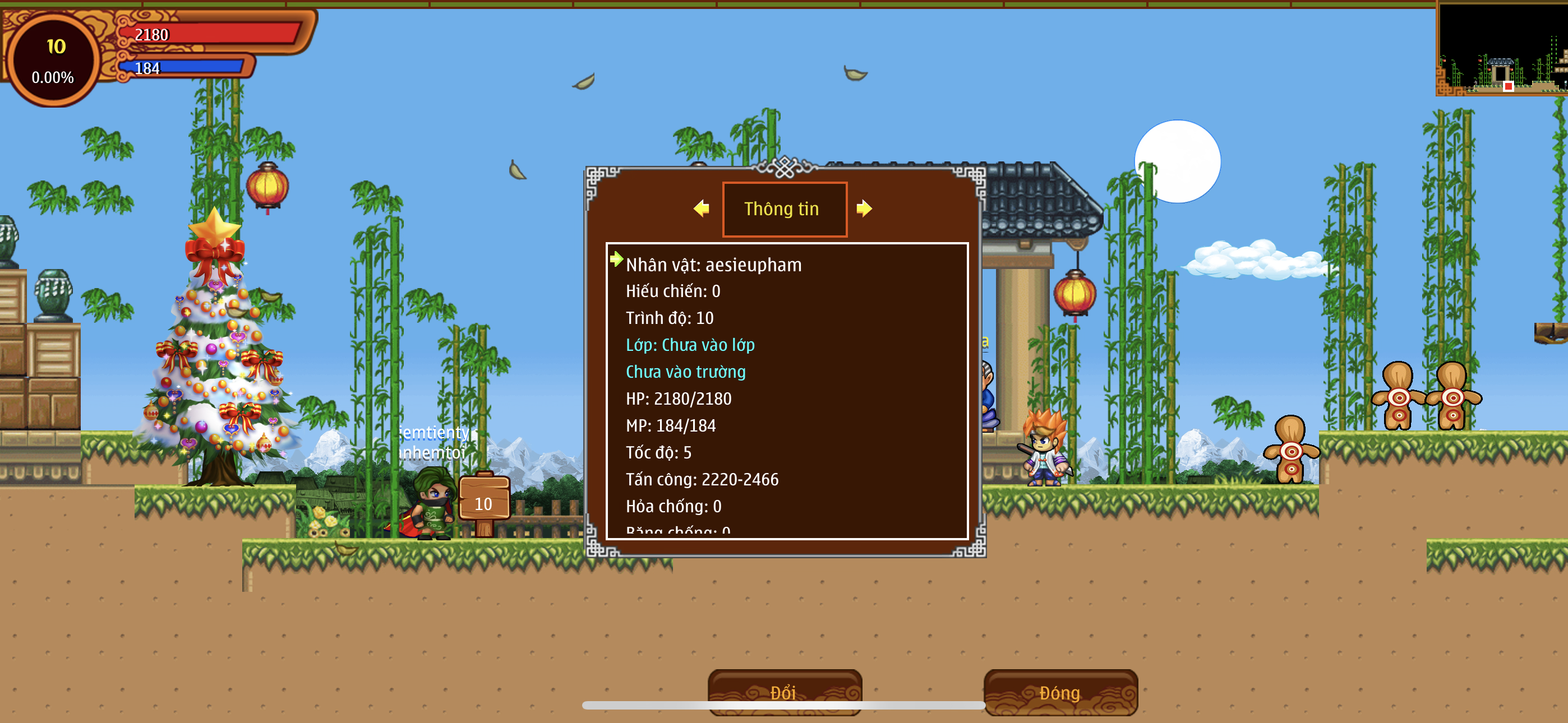This screenshot has height=723, width=1568.
Task: Close the panel with Đóng button
Action: point(1060,692)
